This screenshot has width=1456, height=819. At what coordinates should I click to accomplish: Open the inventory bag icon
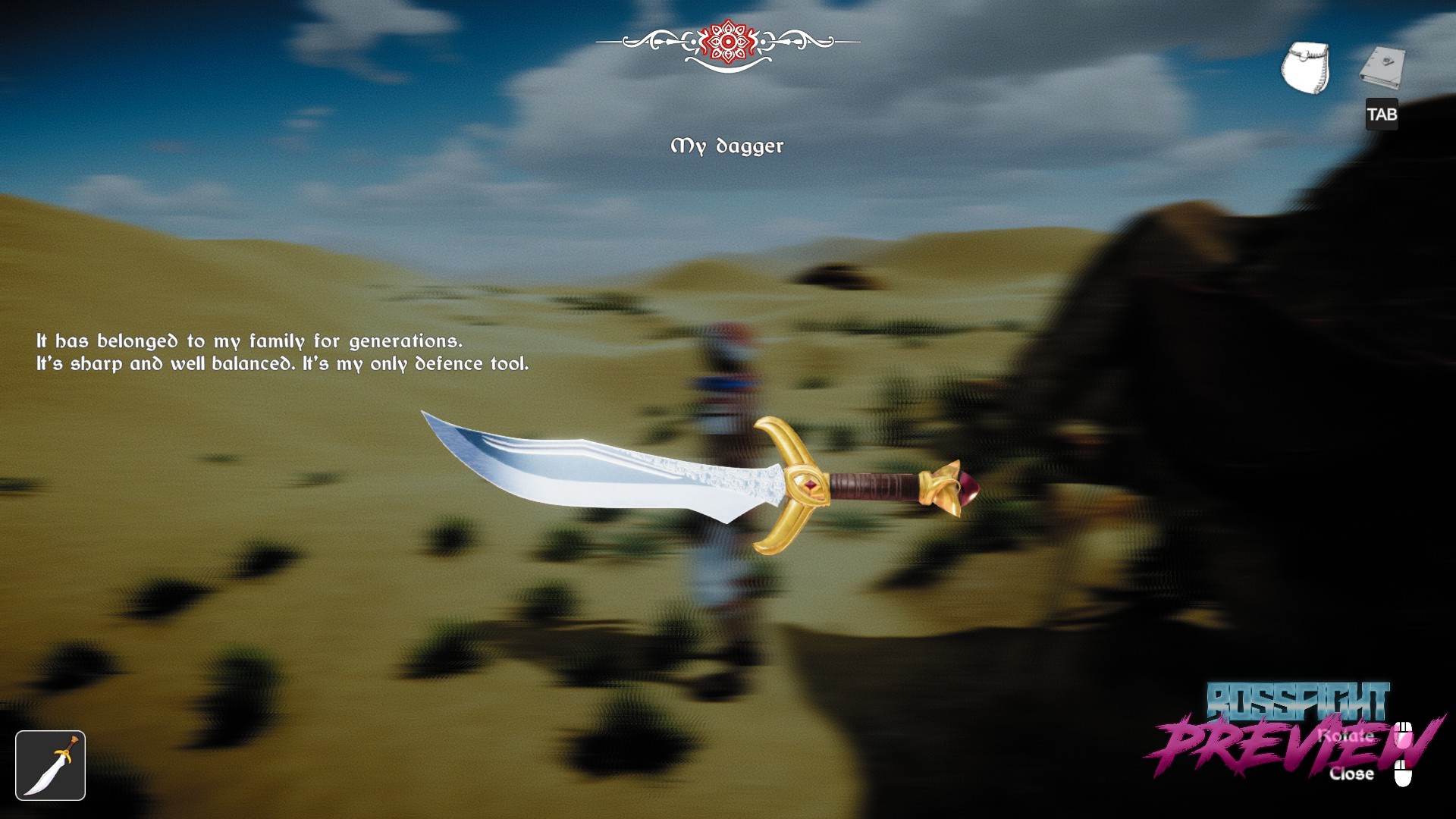coord(1304,68)
